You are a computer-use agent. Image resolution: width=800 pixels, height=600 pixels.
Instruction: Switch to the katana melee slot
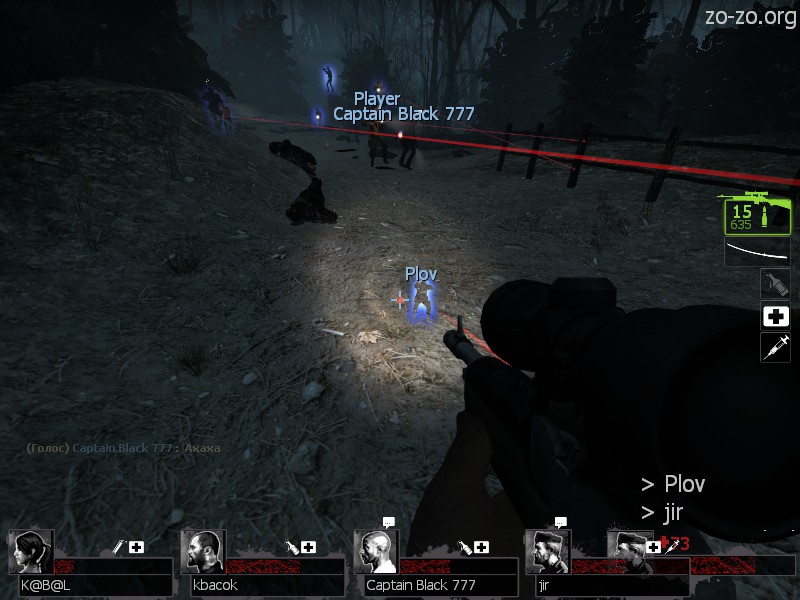coord(757,251)
